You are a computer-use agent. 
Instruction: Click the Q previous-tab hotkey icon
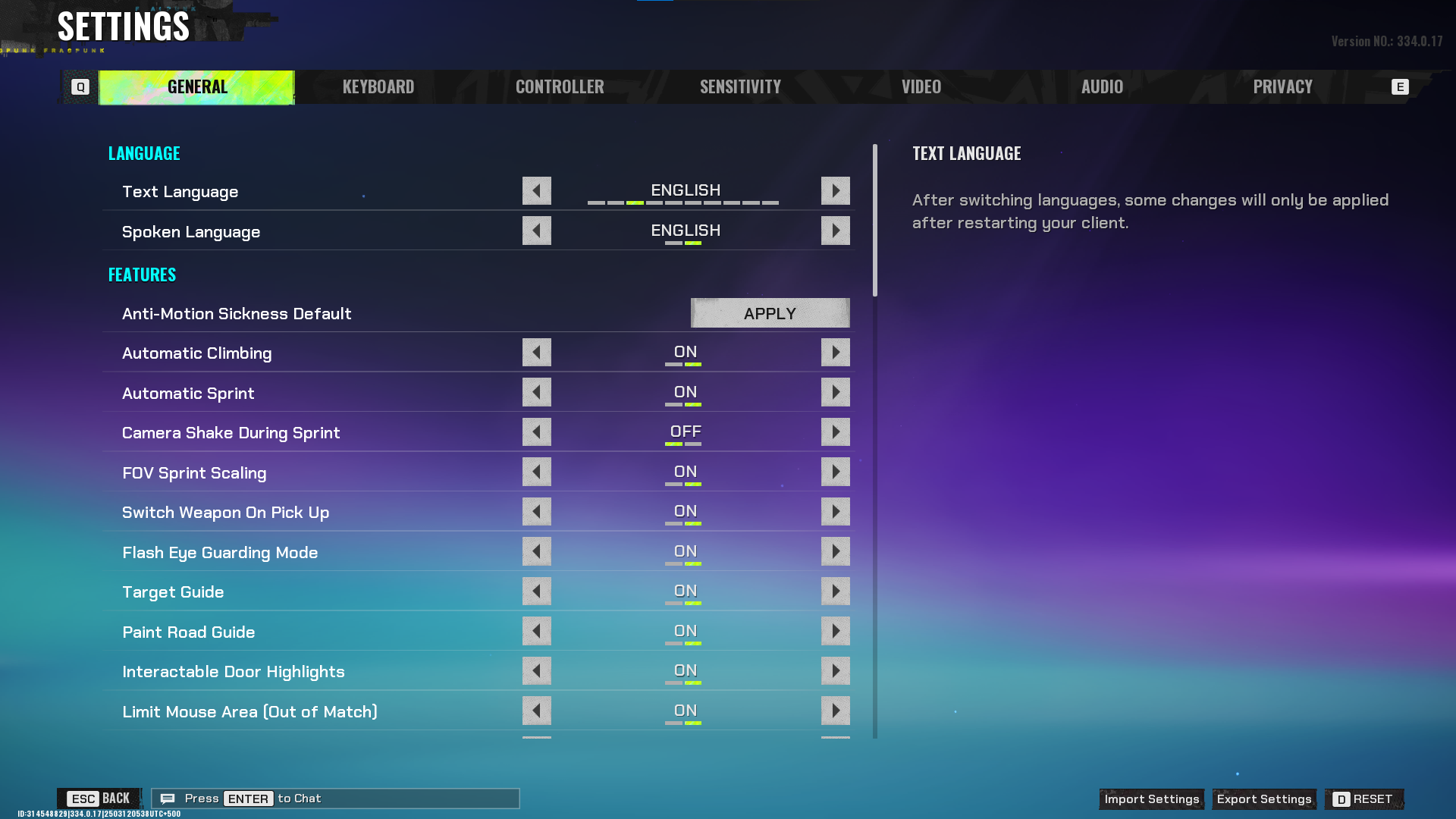tap(79, 86)
